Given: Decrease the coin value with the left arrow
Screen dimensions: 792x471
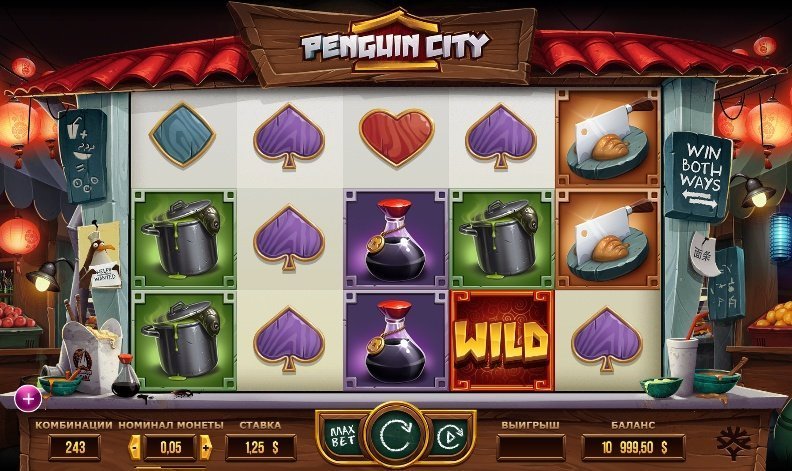Looking at the screenshot, I should point(135,447).
